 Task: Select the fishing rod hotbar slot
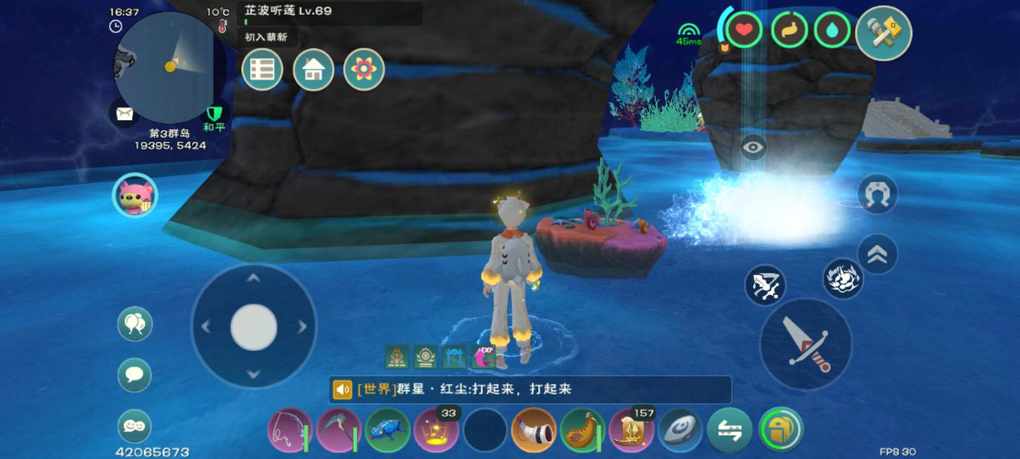[x=289, y=431]
